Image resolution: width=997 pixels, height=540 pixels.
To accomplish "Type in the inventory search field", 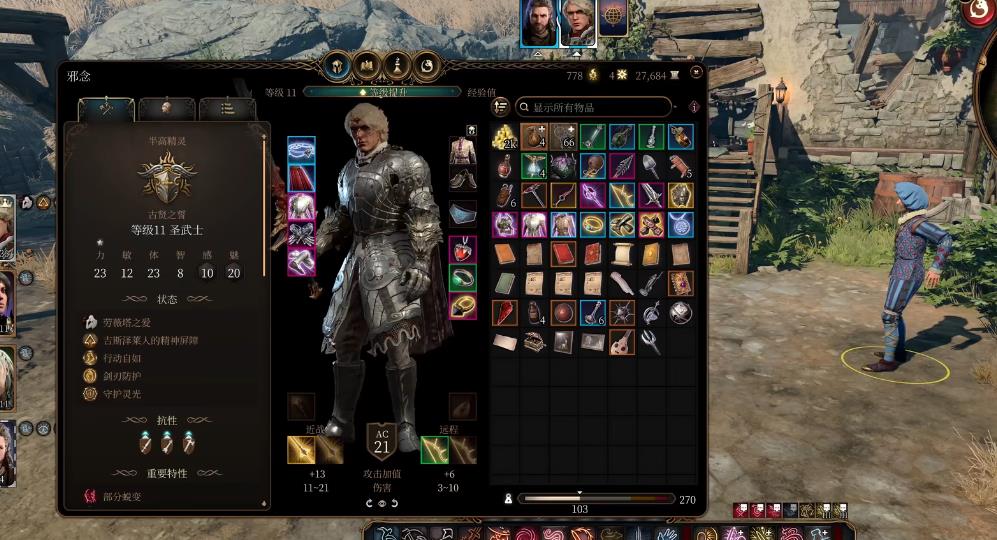I will click(x=600, y=107).
